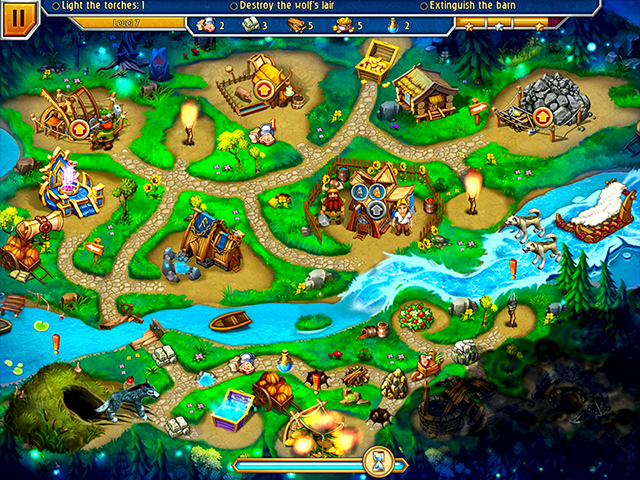Click the sawmill's red upgrade arrow

coord(78,127)
